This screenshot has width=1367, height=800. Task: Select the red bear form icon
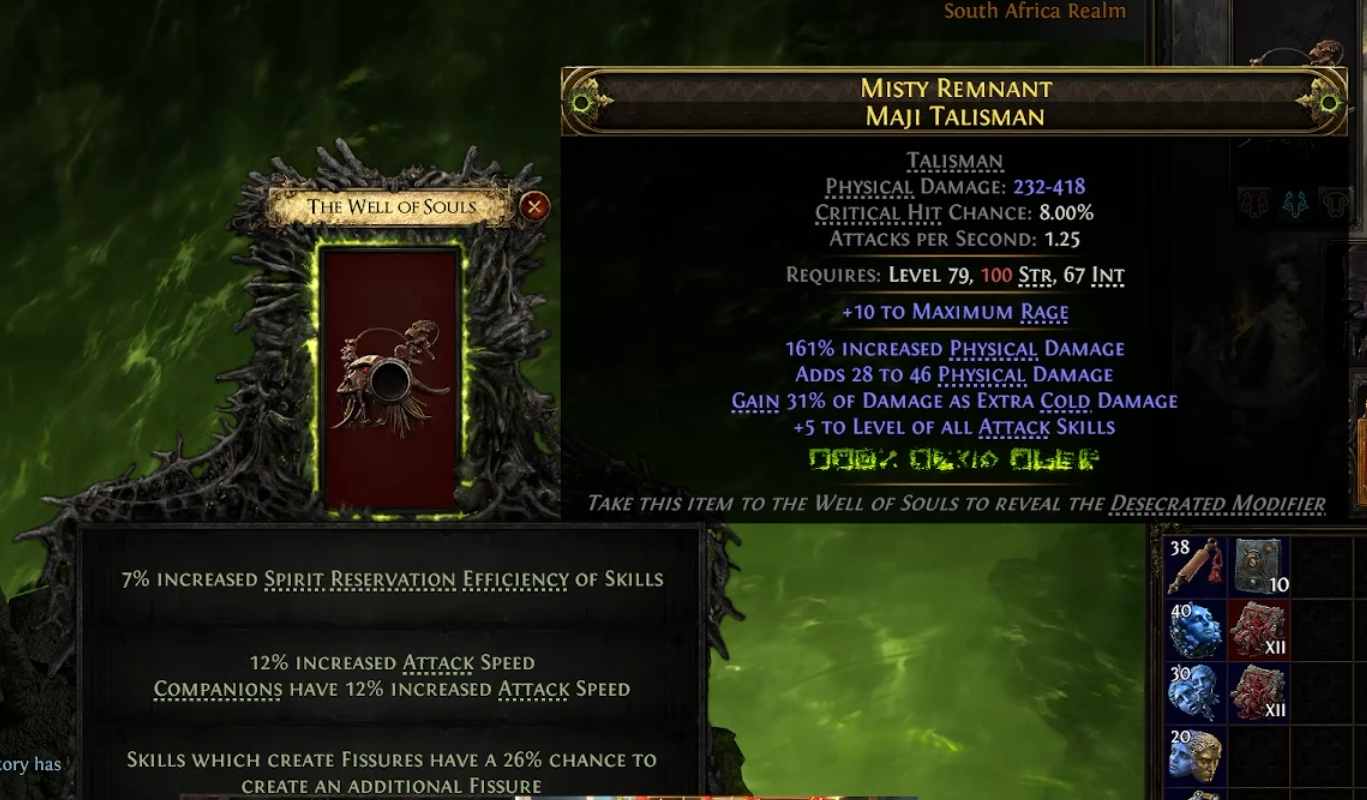coord(1254,204)
